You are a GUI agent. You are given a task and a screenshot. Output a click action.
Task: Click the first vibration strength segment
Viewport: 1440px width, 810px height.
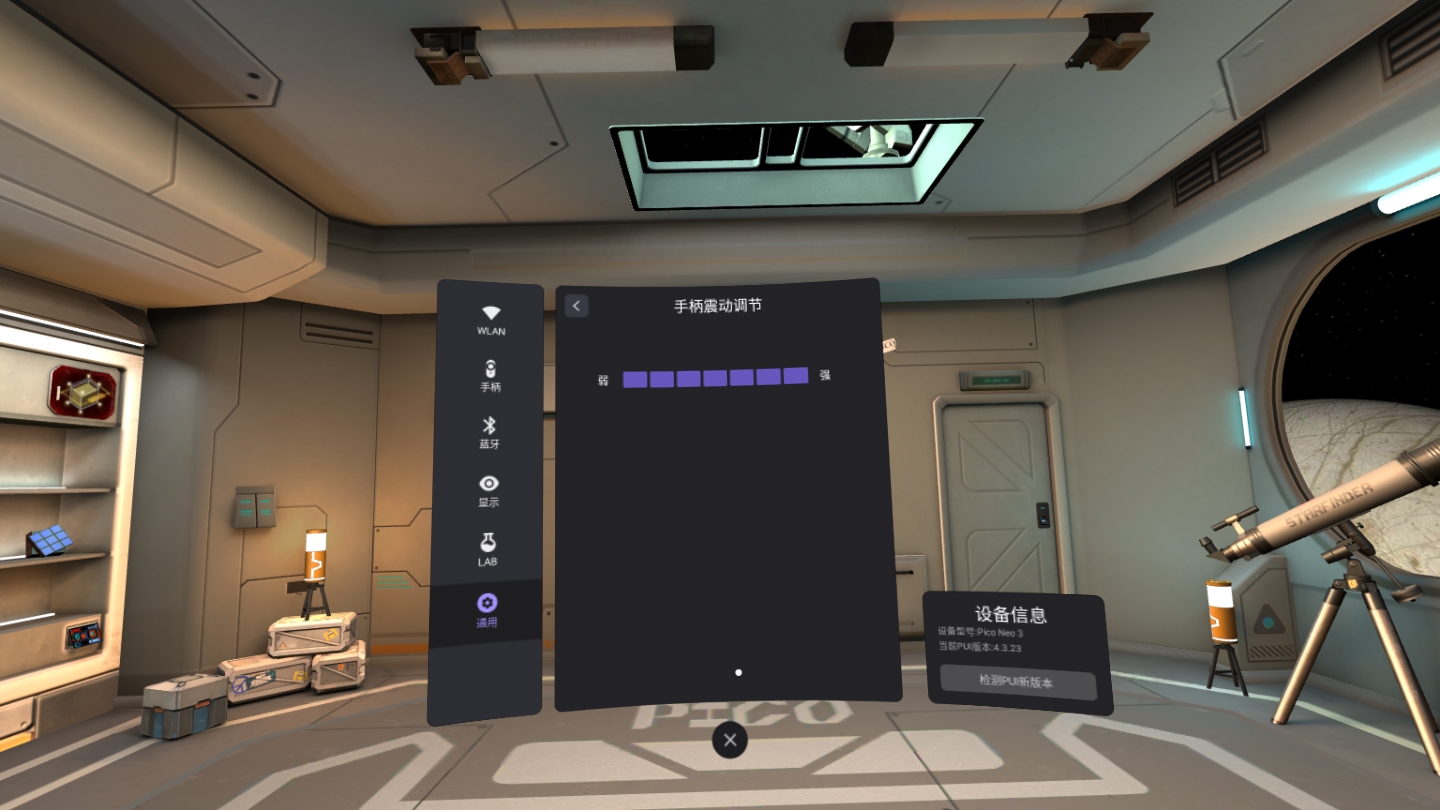(635, 378)
